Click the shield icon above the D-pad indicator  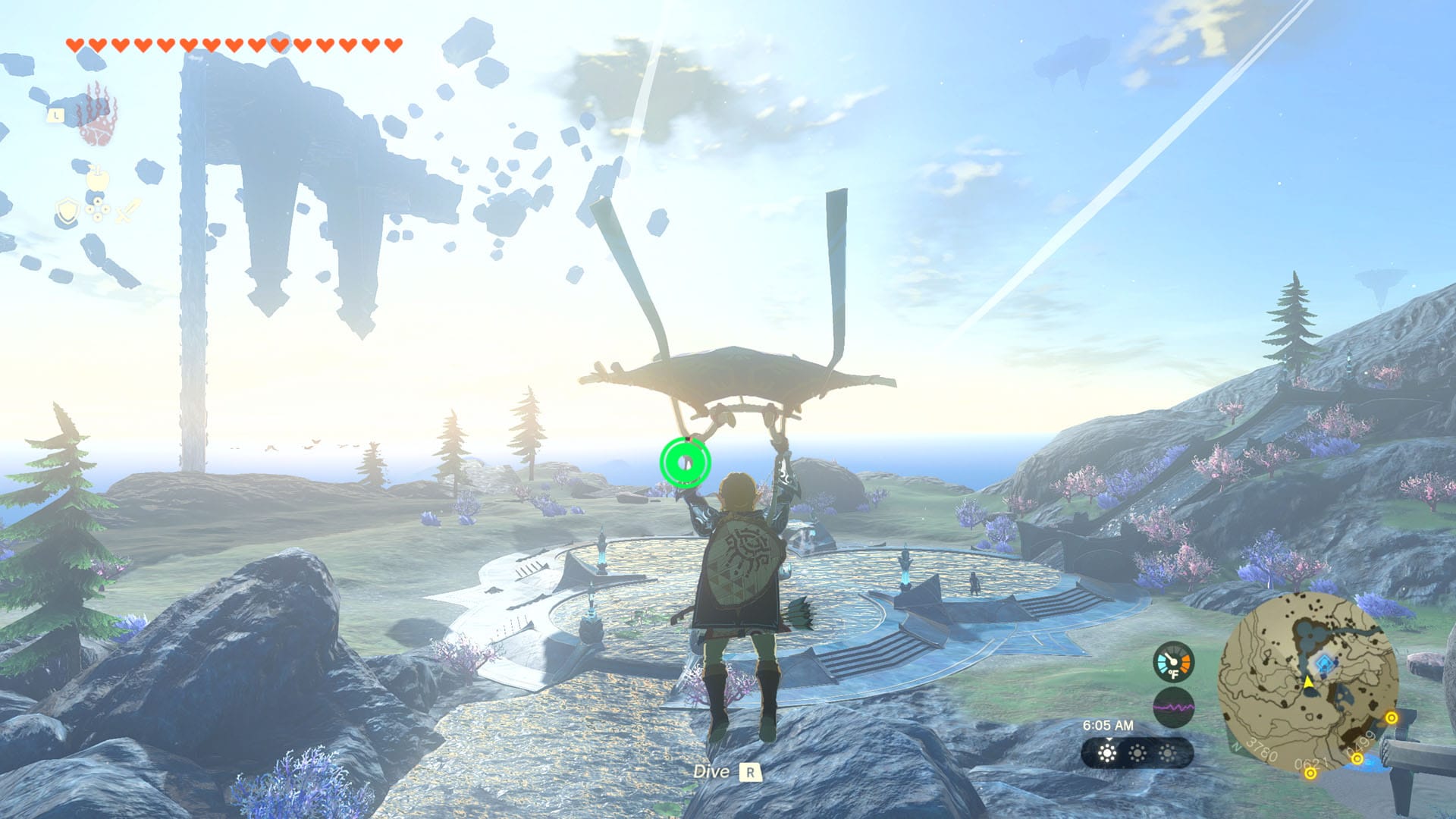[x=67, y=211]
